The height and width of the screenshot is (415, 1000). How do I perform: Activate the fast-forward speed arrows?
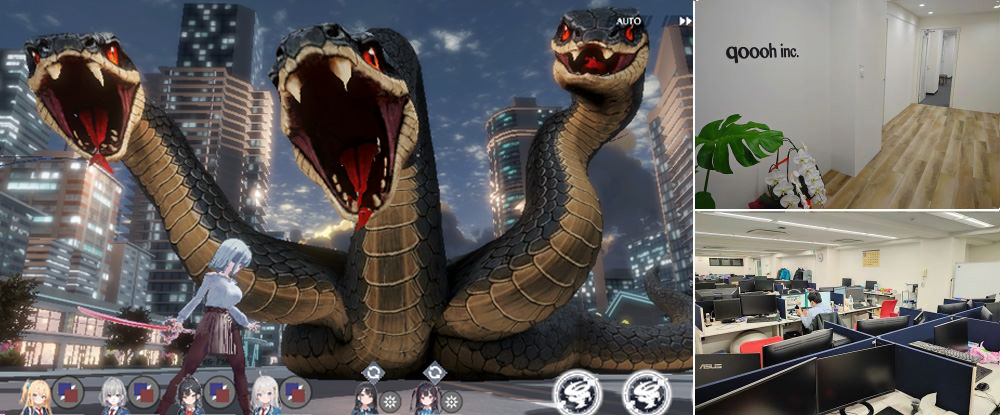coord(685,21)
